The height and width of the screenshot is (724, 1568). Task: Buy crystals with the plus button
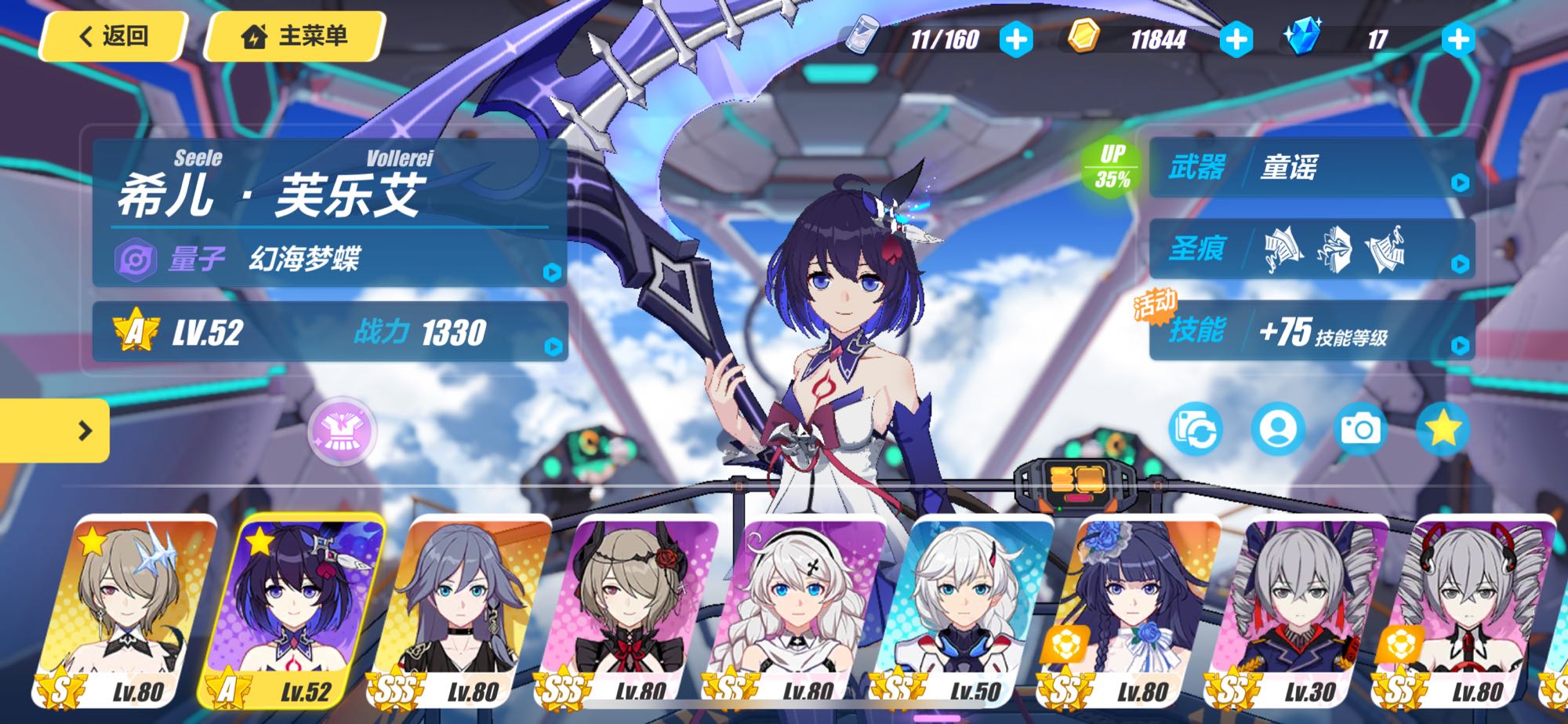point(1458,39)
